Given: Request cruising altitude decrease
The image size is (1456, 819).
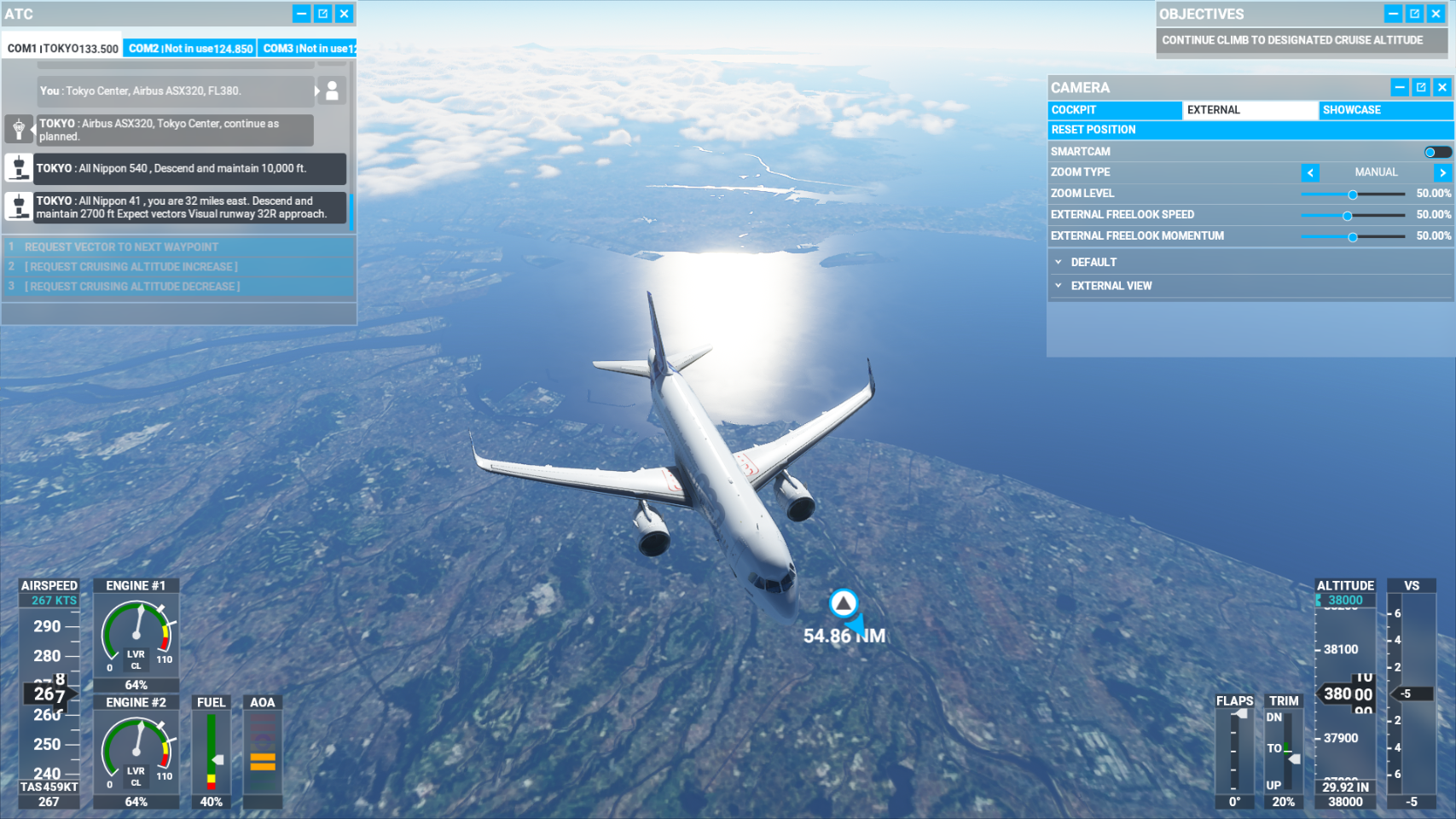Looking at the screenshot, I should (x=132, y=287).
